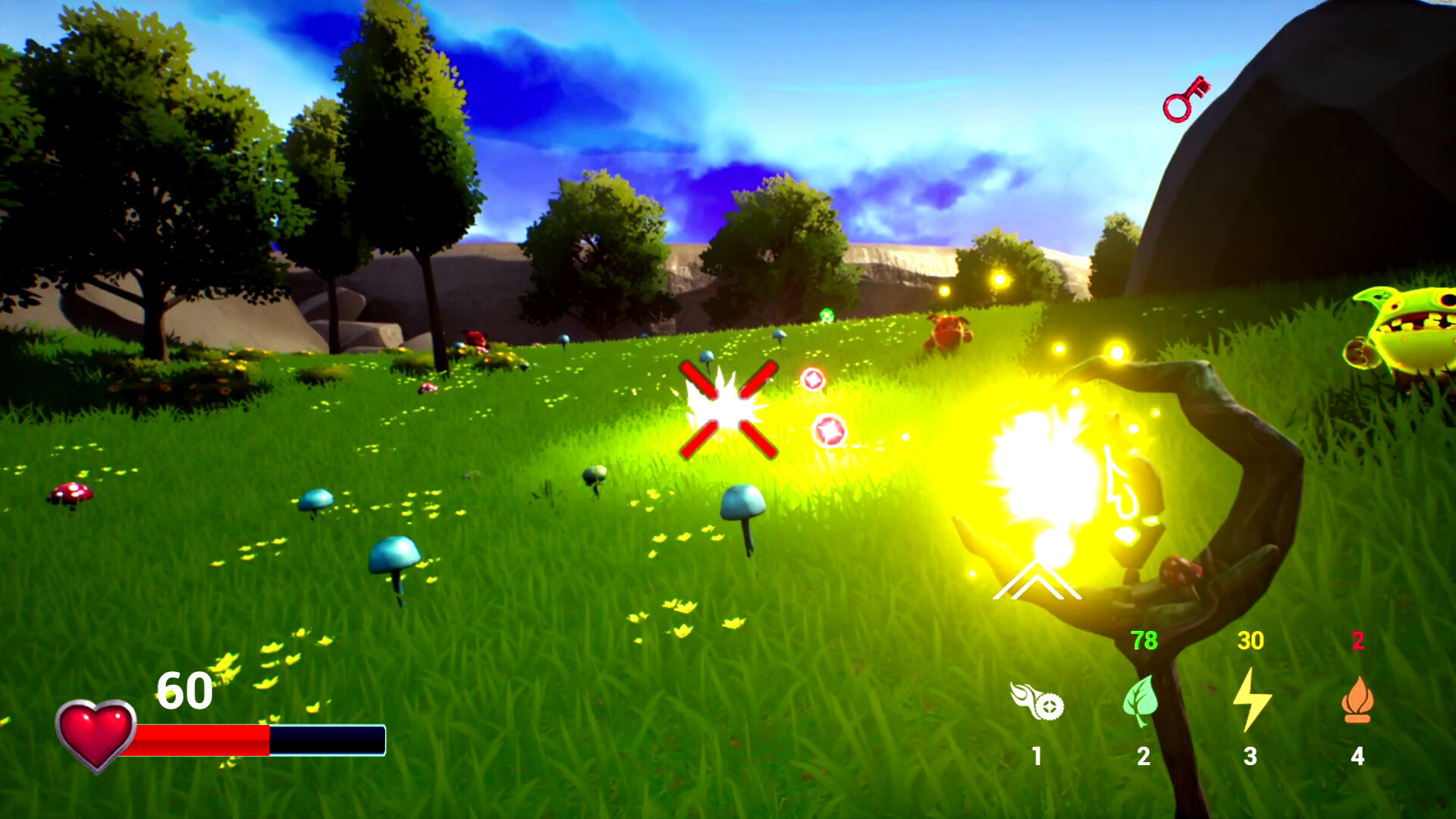Click the yellow ammo count above the lightning spell
Viewport: 1456px width, 819px height.
[1250, 641]
